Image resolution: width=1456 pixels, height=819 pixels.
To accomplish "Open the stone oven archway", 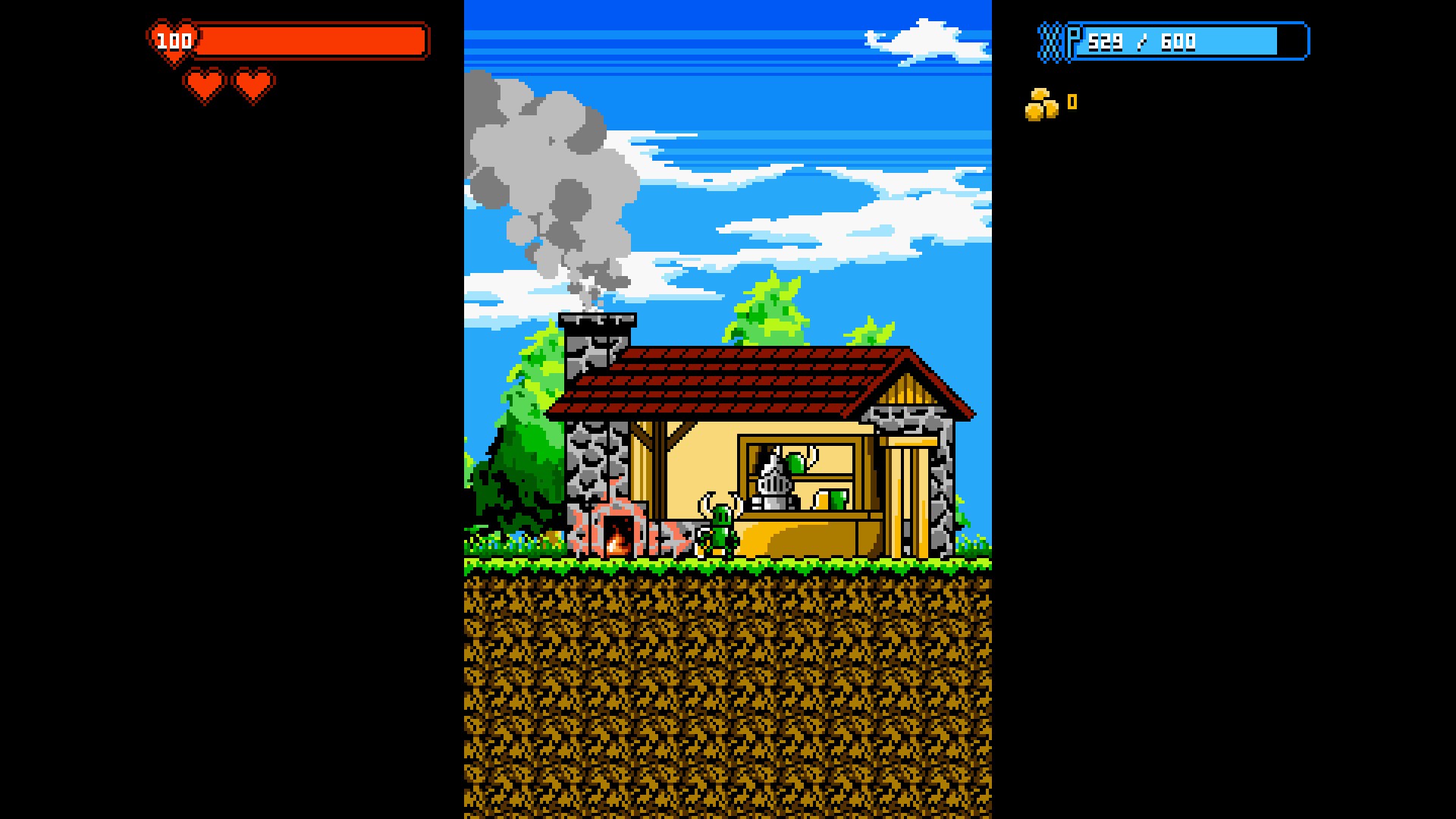I will 618,535.
